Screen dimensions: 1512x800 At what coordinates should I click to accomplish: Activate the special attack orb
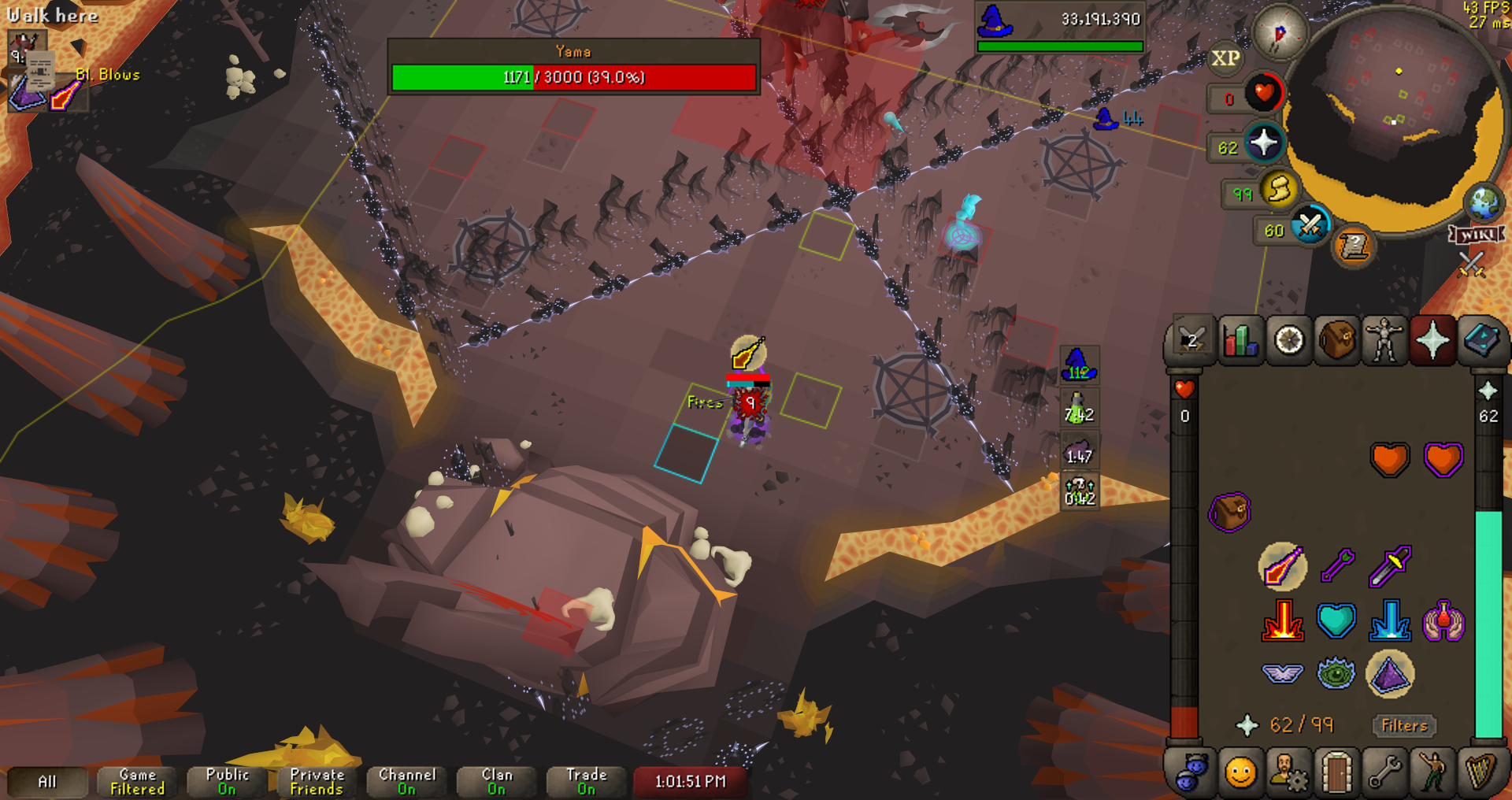pyautogui.click(x=1310, y=226)
